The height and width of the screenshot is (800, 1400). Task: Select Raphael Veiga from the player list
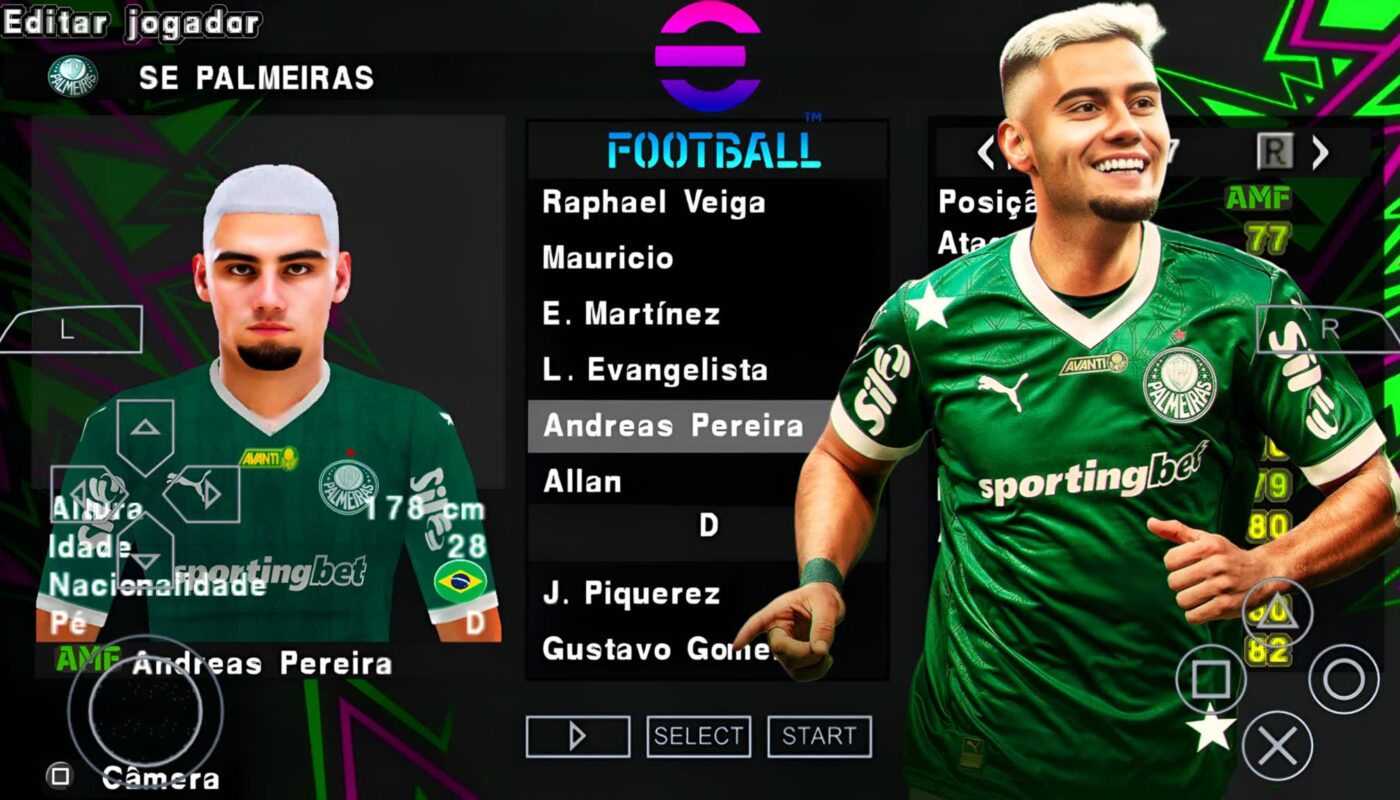pos(654,203)
